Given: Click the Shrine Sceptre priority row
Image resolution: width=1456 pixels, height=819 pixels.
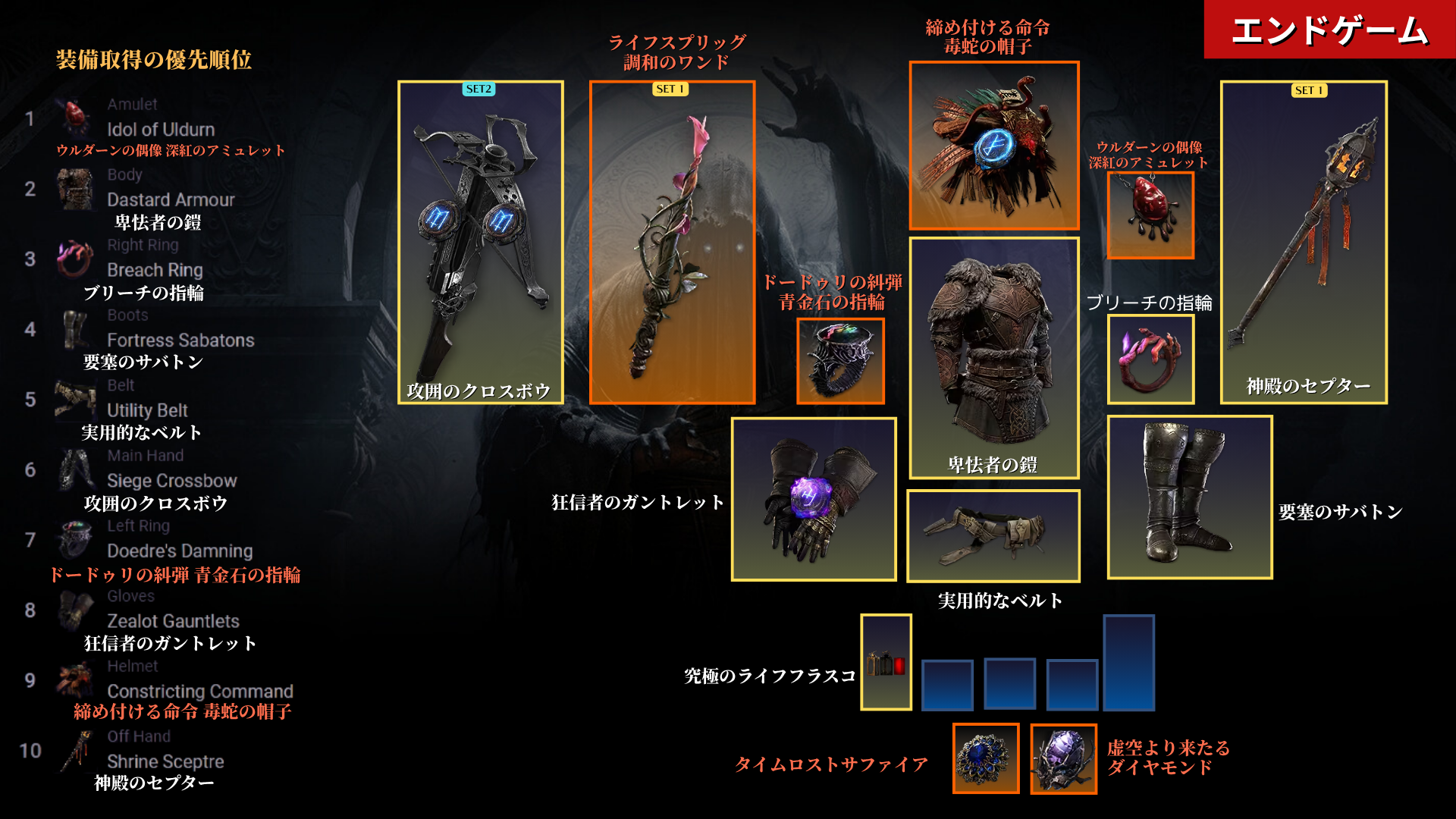Looking at the screenshot, I should 165,761.
